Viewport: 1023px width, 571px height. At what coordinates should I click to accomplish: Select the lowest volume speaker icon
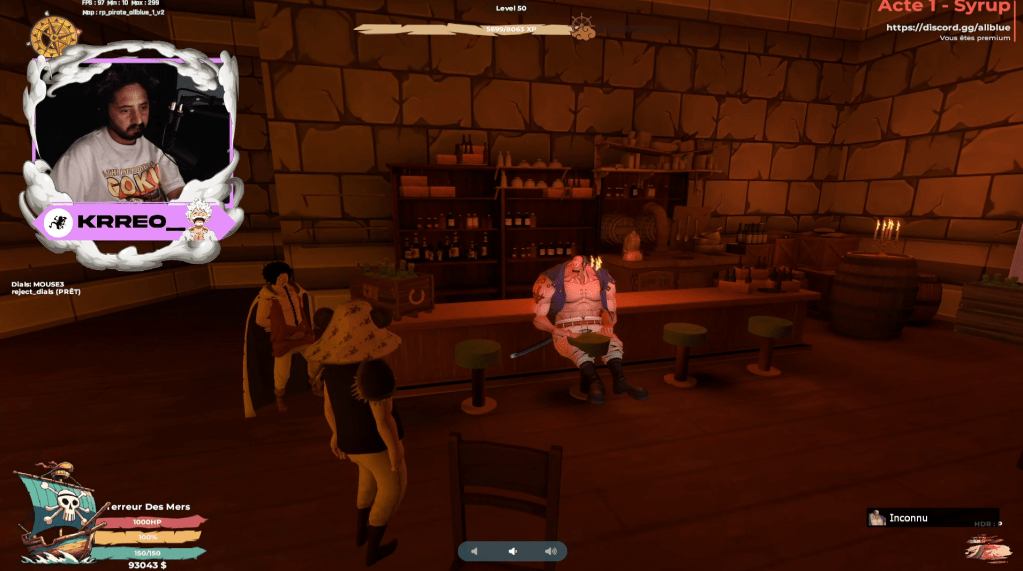pyautogui.click(x=475, y=551)
